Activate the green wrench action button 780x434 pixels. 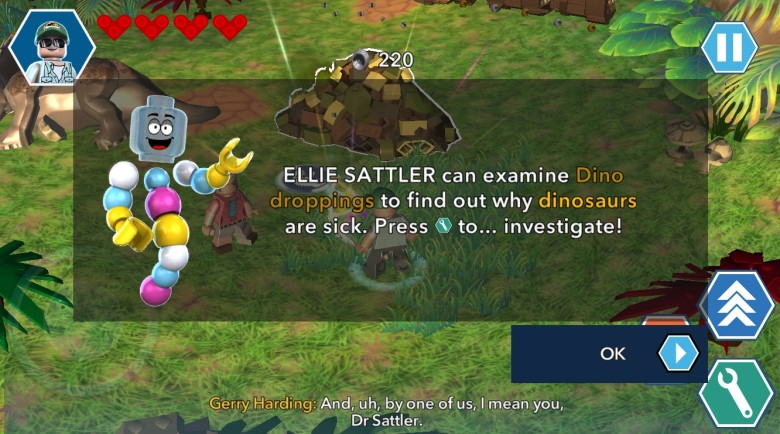click(736, 393)
